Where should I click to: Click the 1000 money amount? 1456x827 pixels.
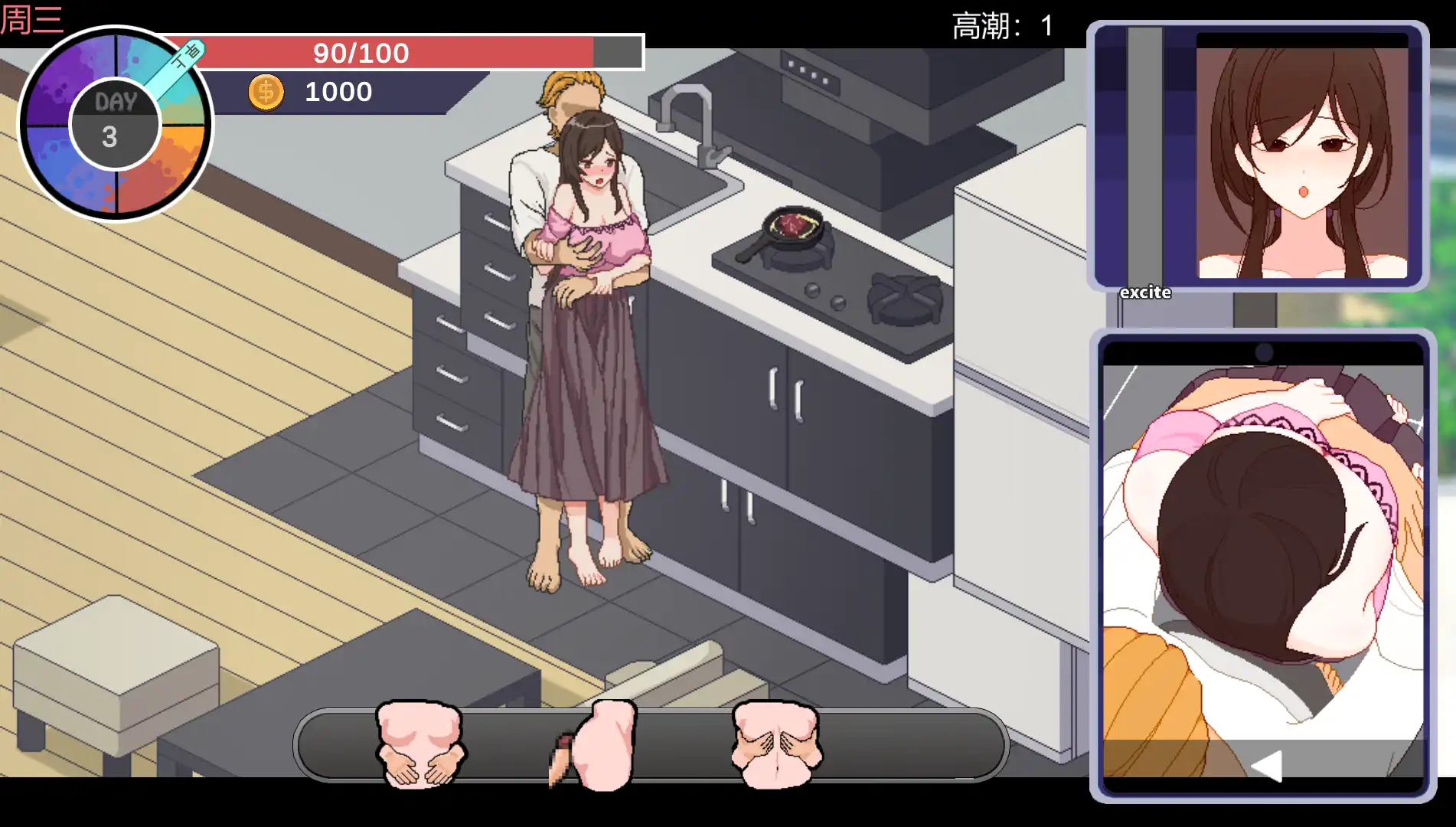click(x=337, y=91)
